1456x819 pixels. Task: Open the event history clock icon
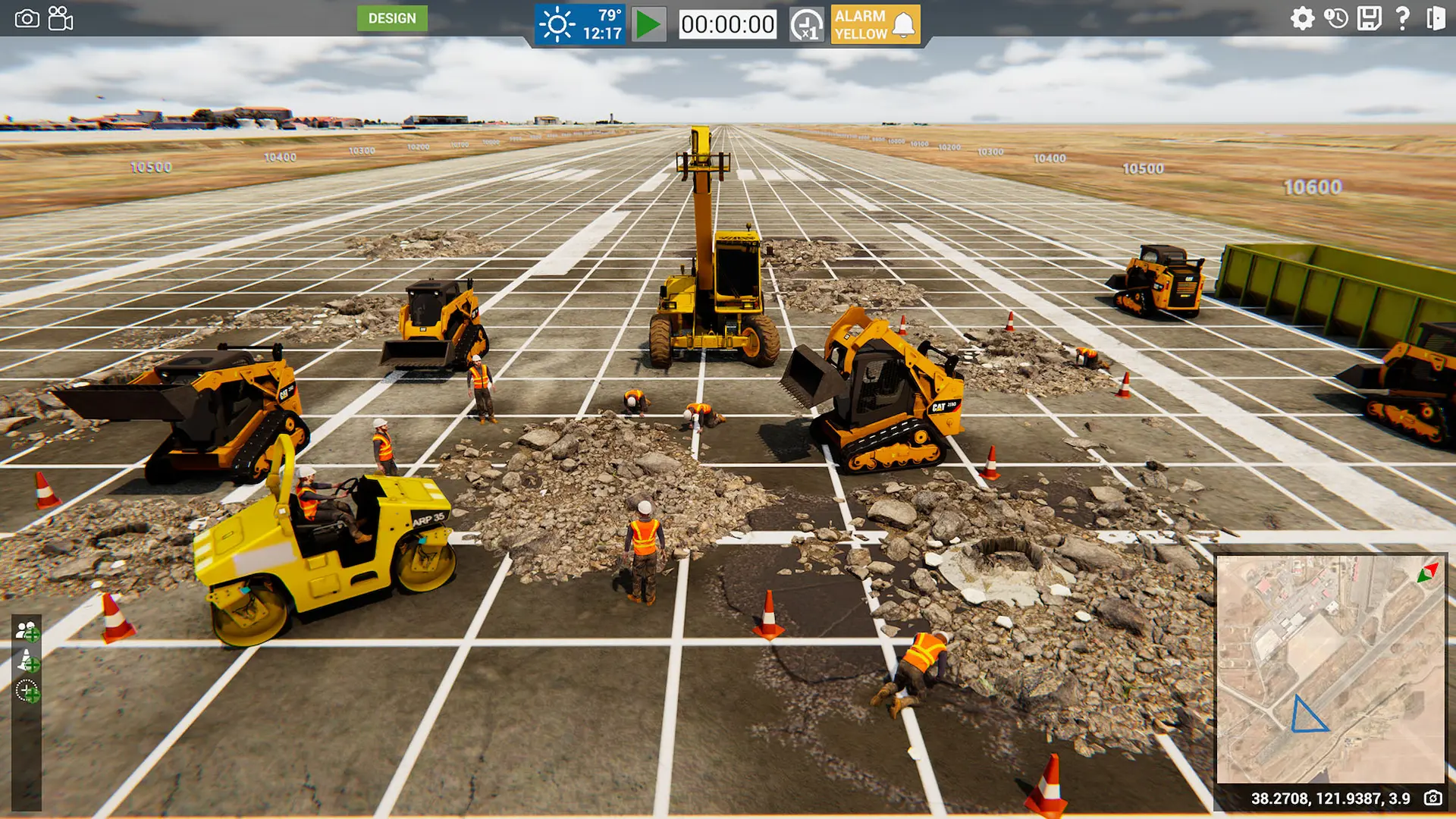(1336, 18)
